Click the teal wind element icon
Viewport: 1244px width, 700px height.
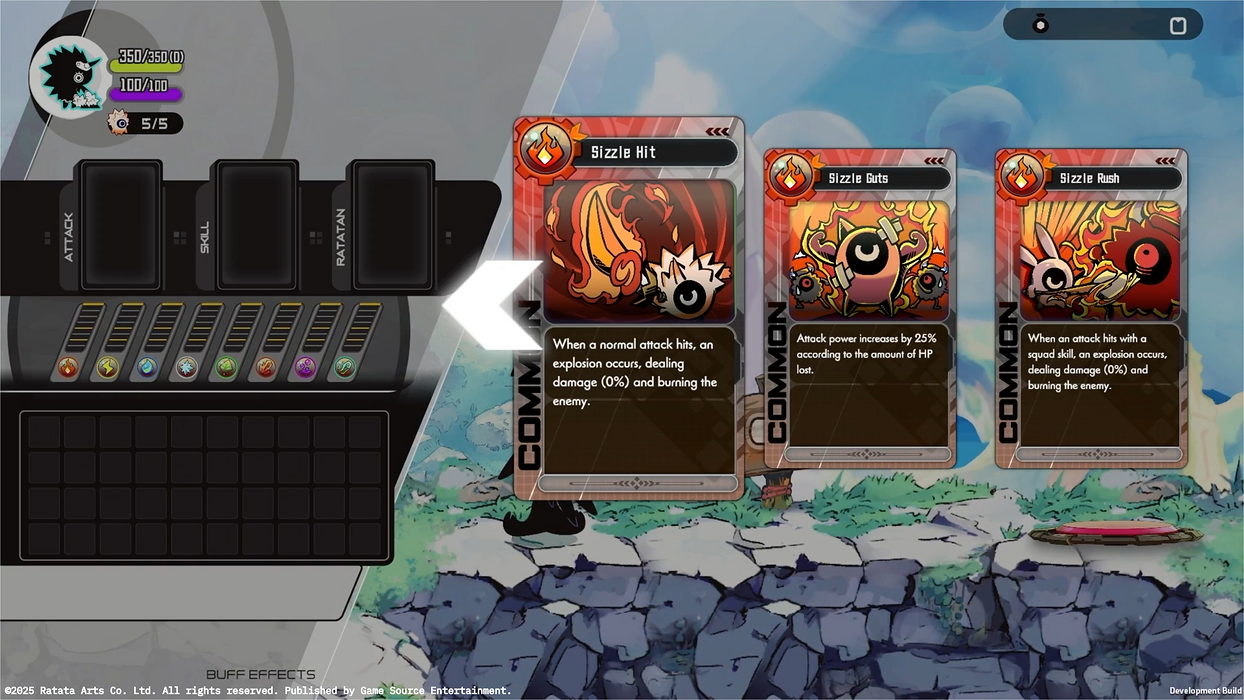click(x=345, y=367)
